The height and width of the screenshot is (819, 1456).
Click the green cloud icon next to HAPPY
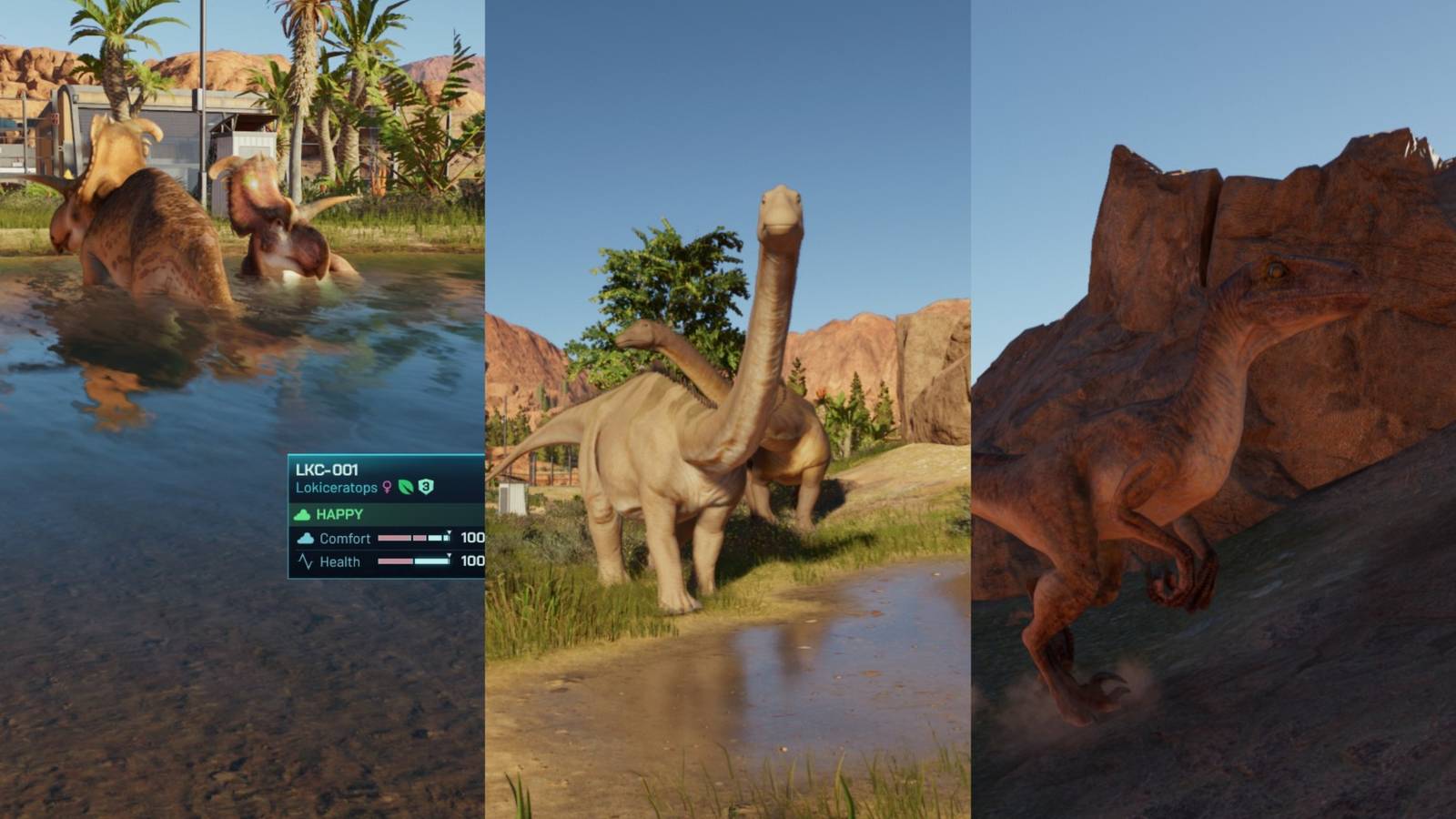(x=301, y=514)
